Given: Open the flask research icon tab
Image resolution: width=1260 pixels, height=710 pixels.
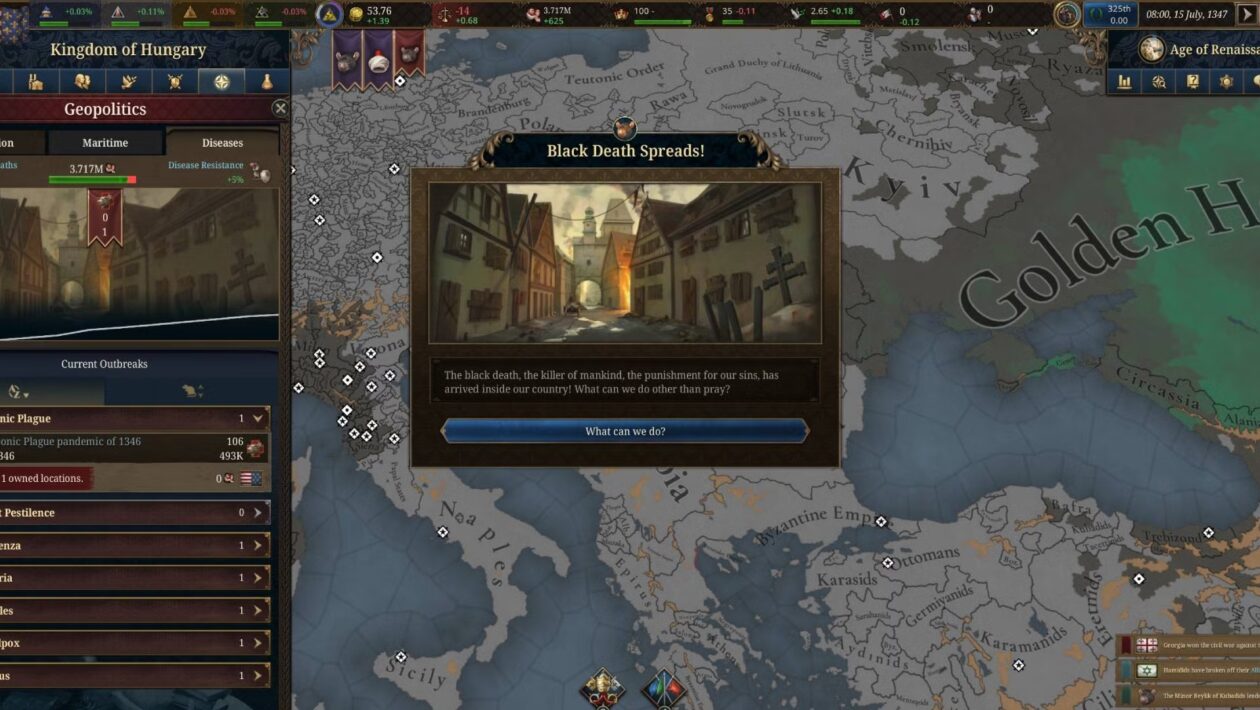Looking at the screenshot, I should [x=267, y=82].
